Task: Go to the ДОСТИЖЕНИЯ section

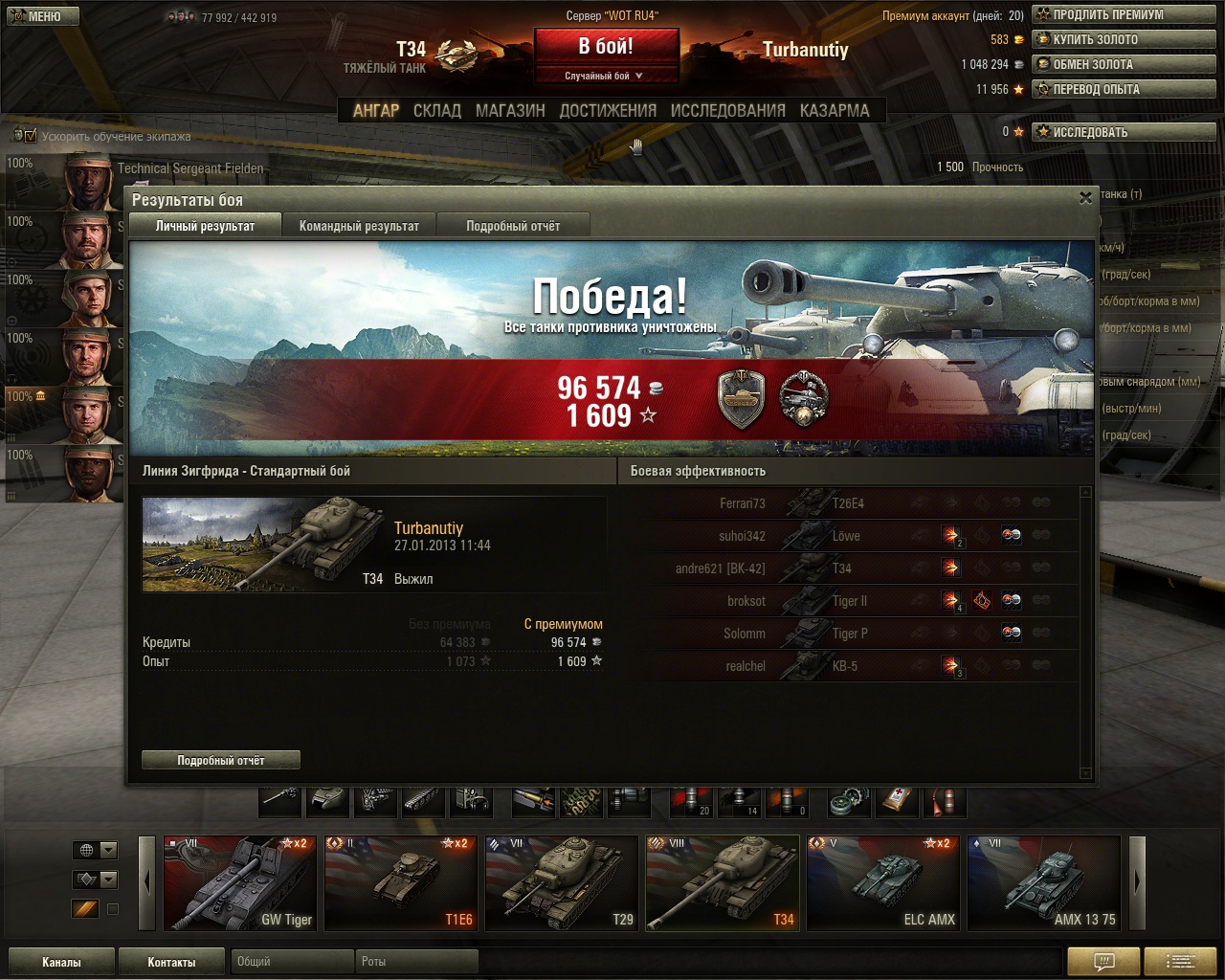Action: point(608,111)
